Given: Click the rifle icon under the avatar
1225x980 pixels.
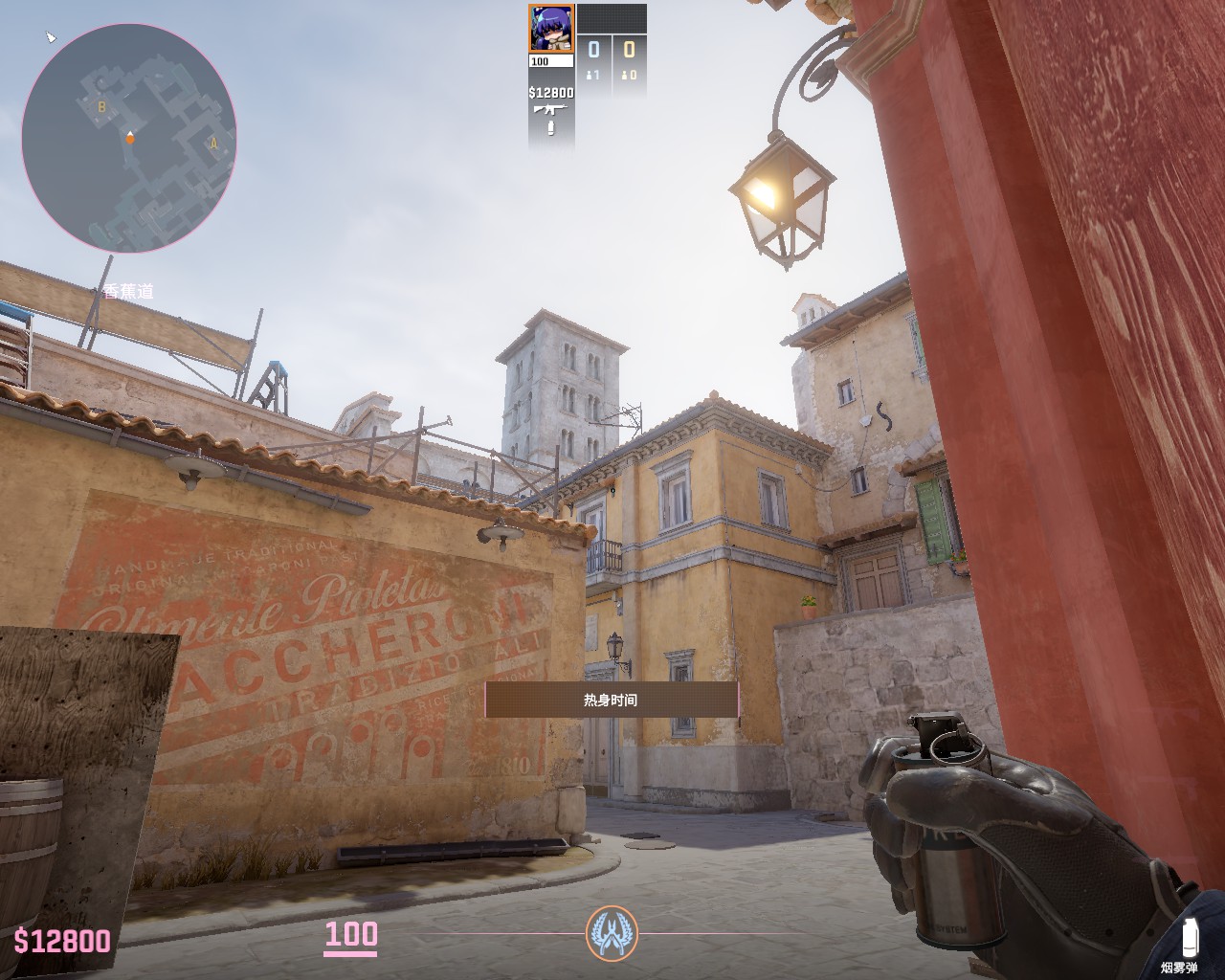Looking at the screenshot, I should pos(550,110).
